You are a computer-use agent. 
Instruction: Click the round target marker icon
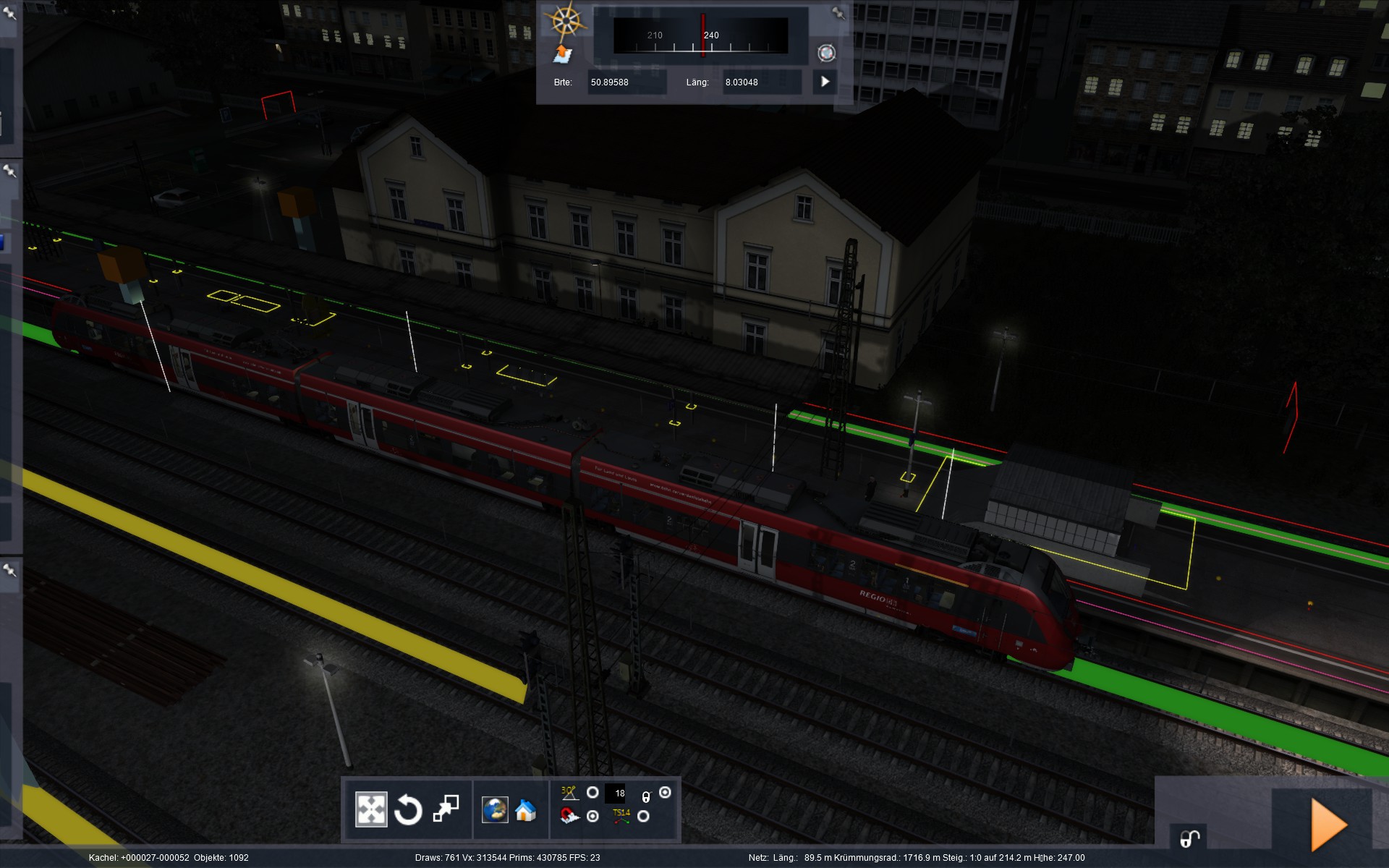[826, 53]
